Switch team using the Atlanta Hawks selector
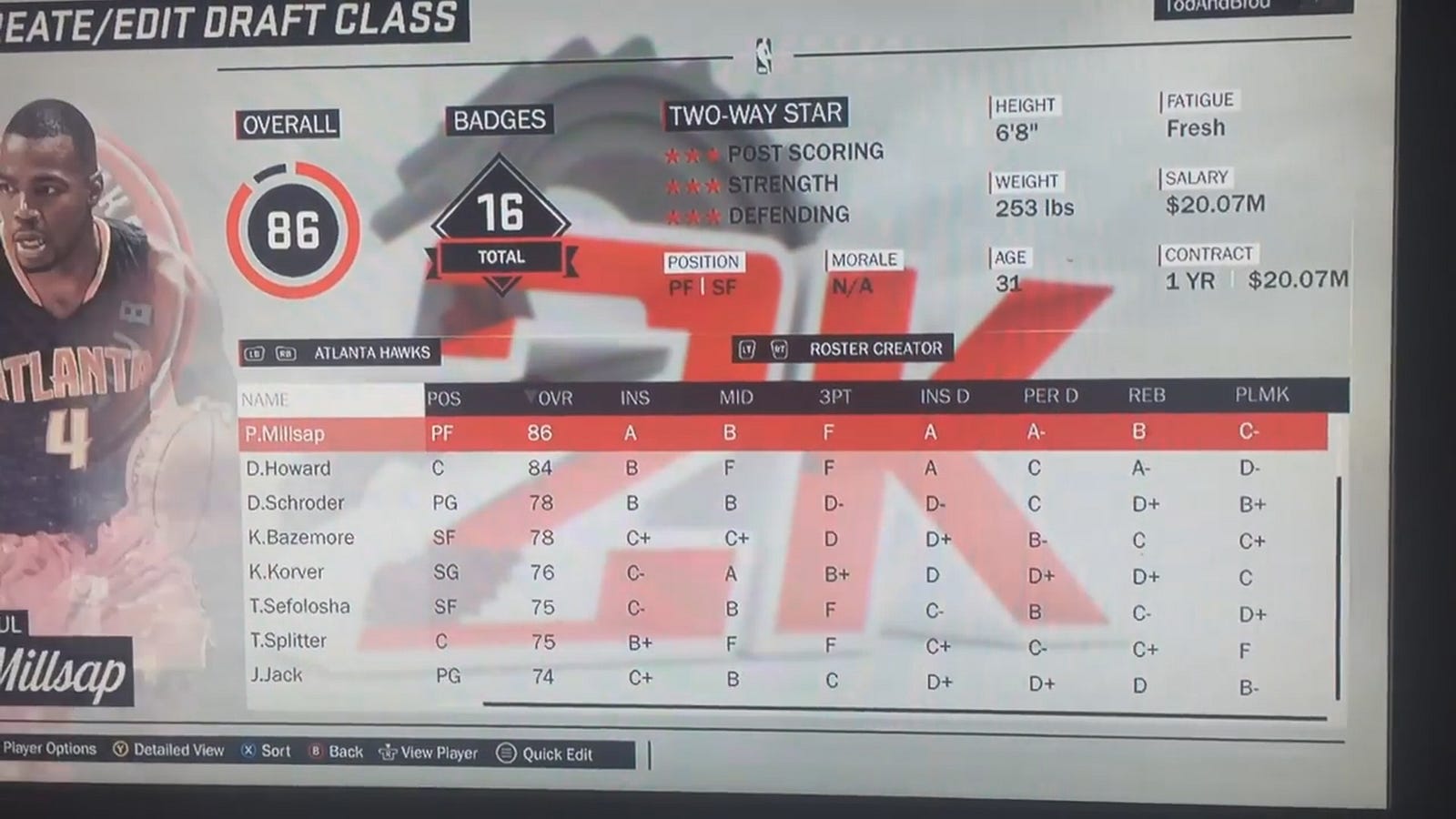 (x=340, y=352)
